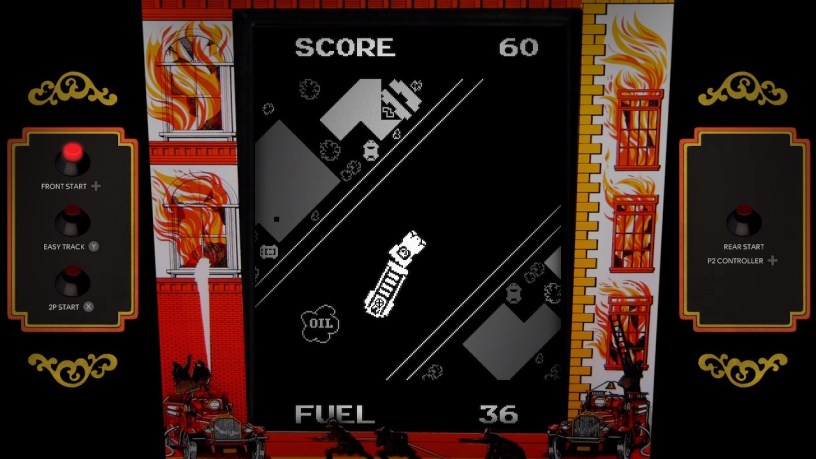Activate the Rear Start button
This screenshot has width=816, height=459.
point(743,218)
